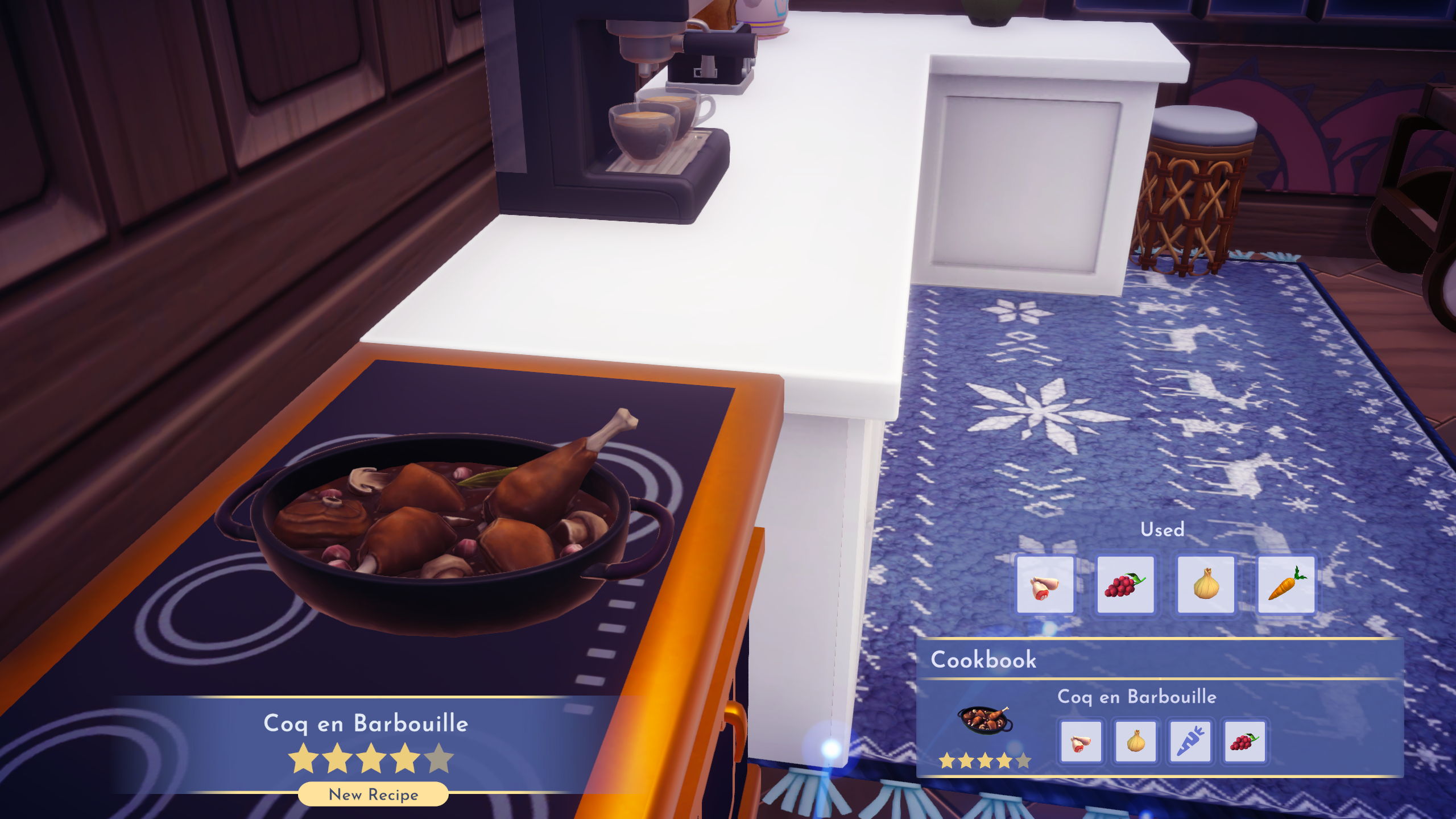
Task: Pick the orange carrot slot under Used
Action: click(x=1287, y=585)
